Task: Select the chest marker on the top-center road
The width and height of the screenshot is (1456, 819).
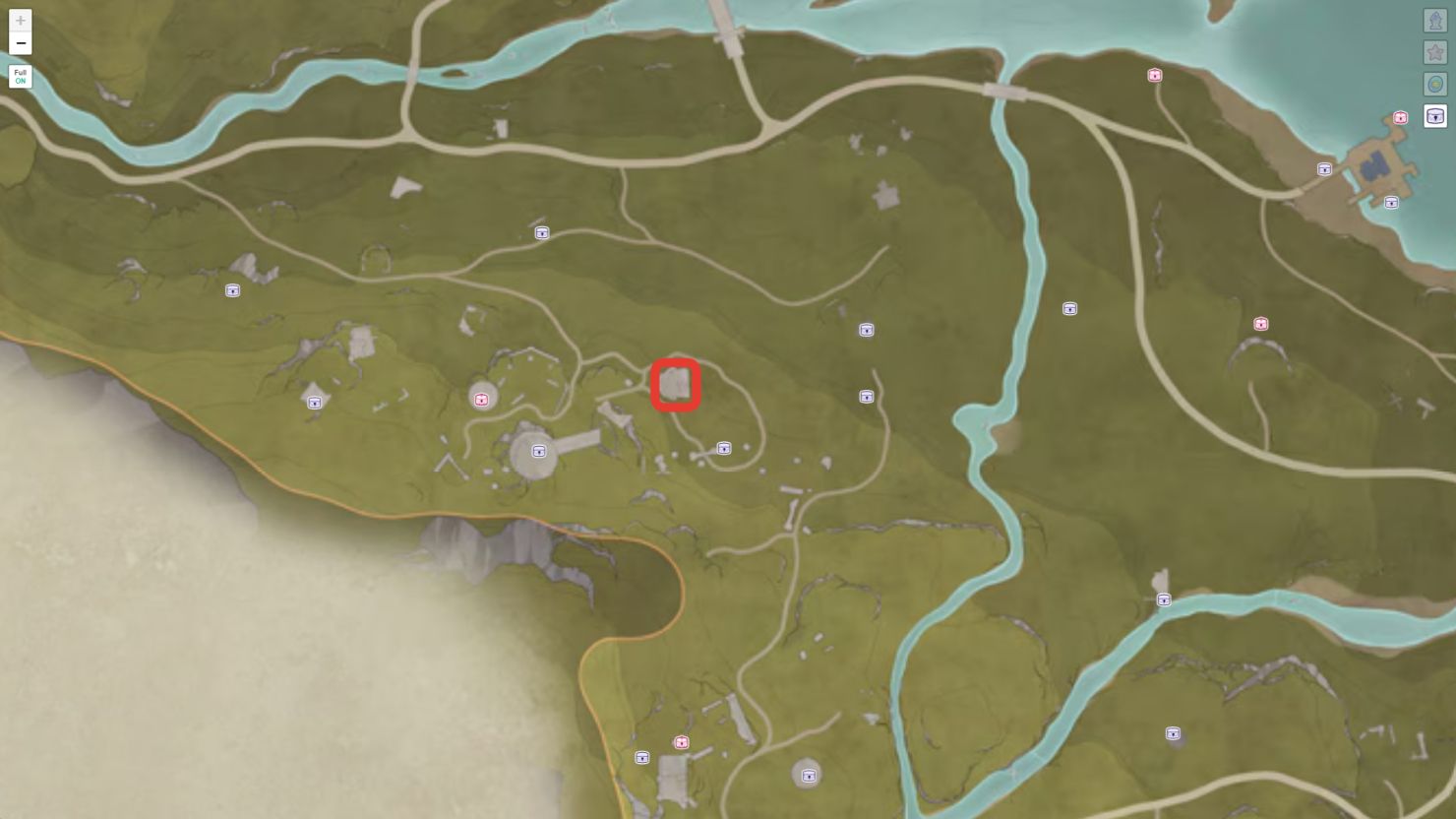Action: (540, 233)
